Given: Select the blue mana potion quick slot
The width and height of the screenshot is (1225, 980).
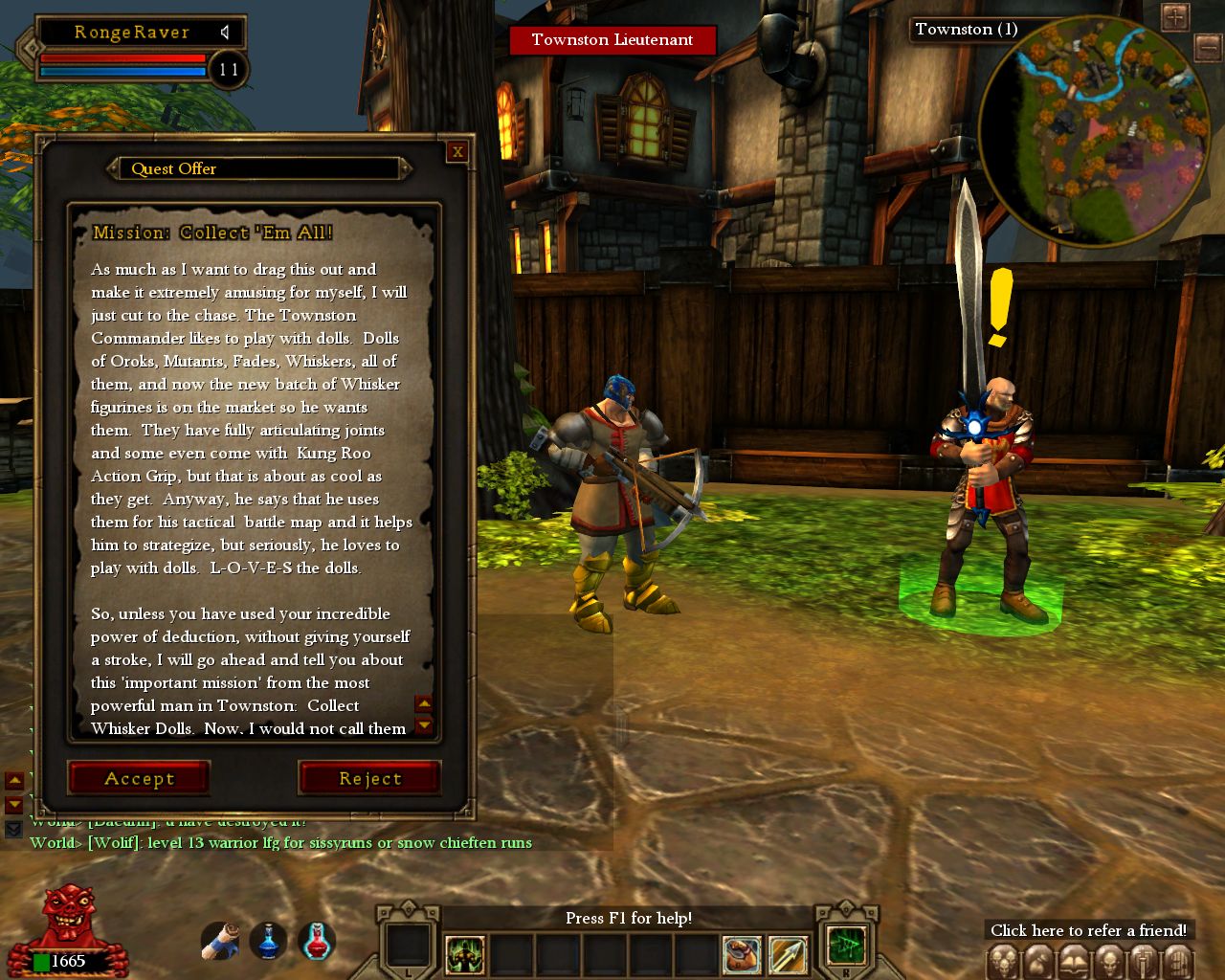Looking at the screenshot, I should coord(269,942).
